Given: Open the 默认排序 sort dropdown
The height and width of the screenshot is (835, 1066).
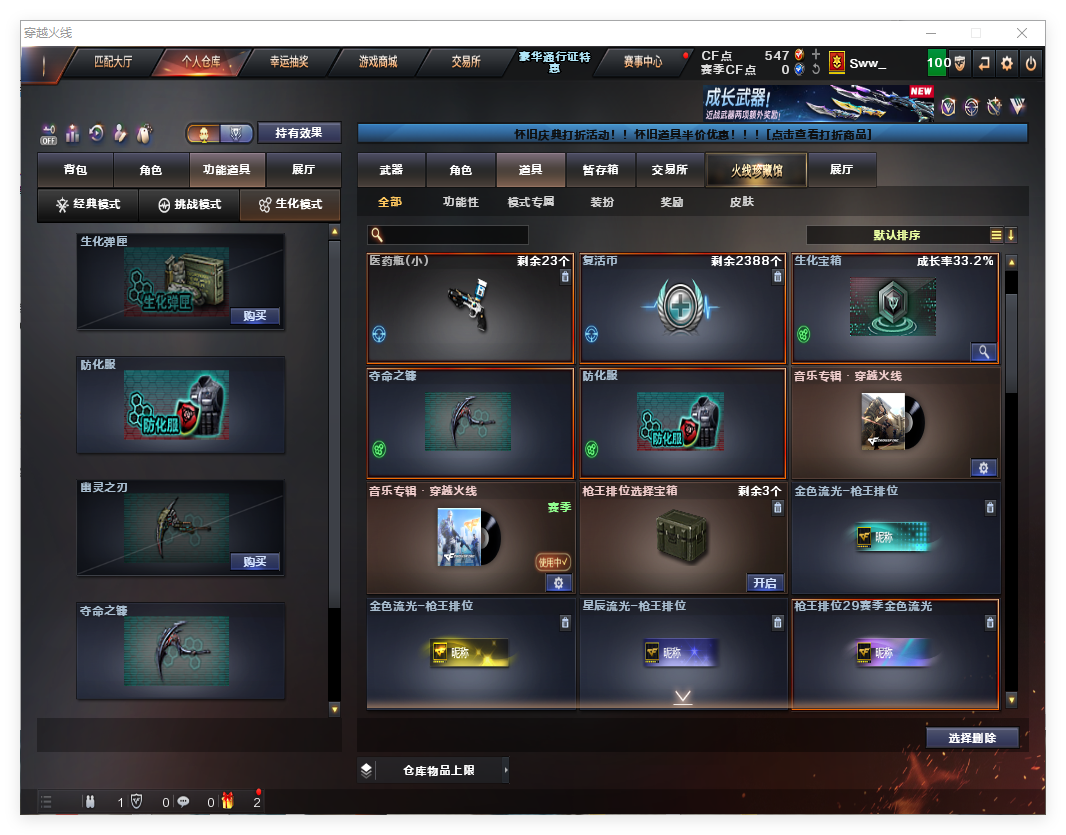Looking at the screenshot, I should click(x=897, y=236).
